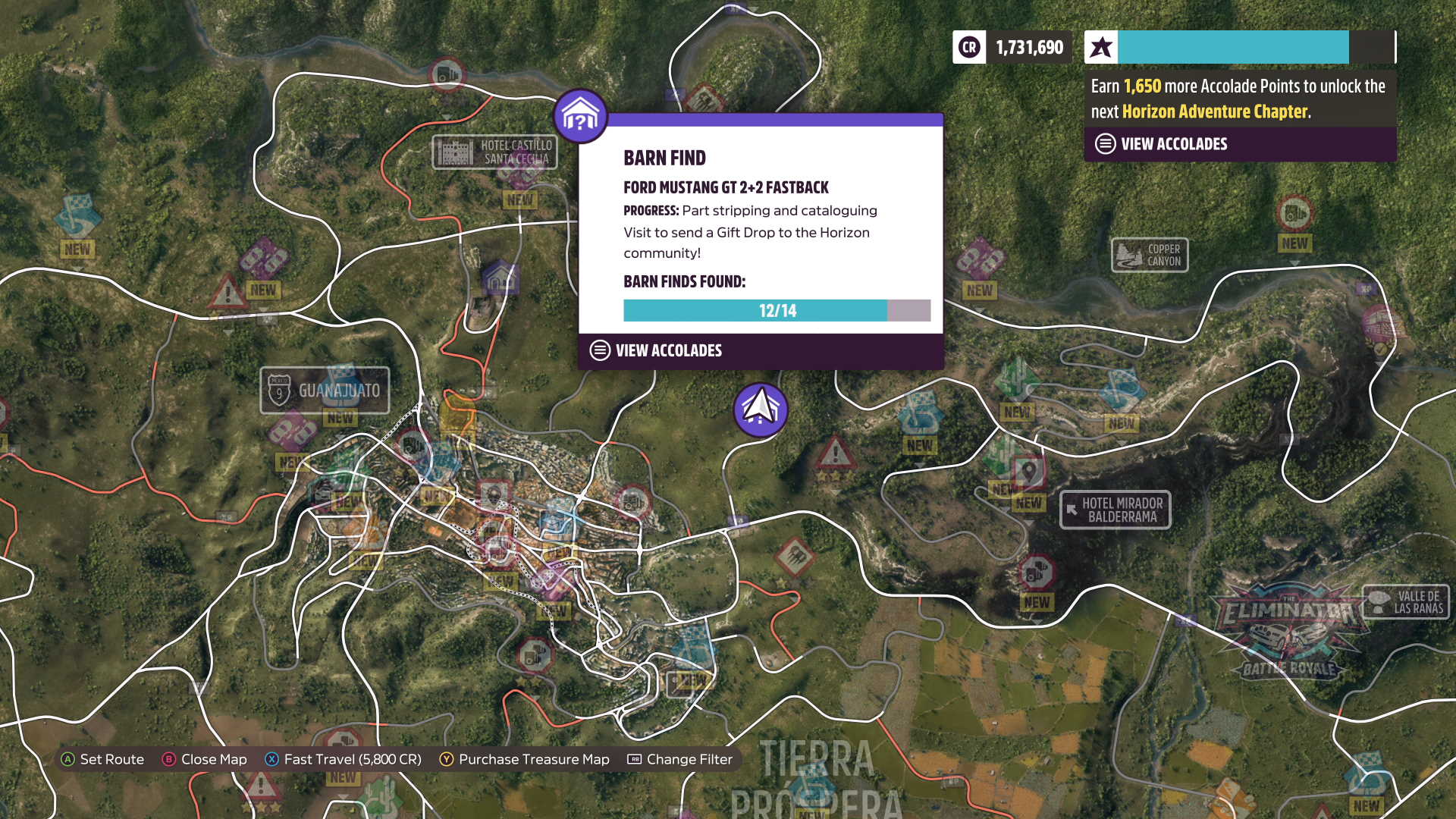Choose the Guanajuato location label

(325, 391)
